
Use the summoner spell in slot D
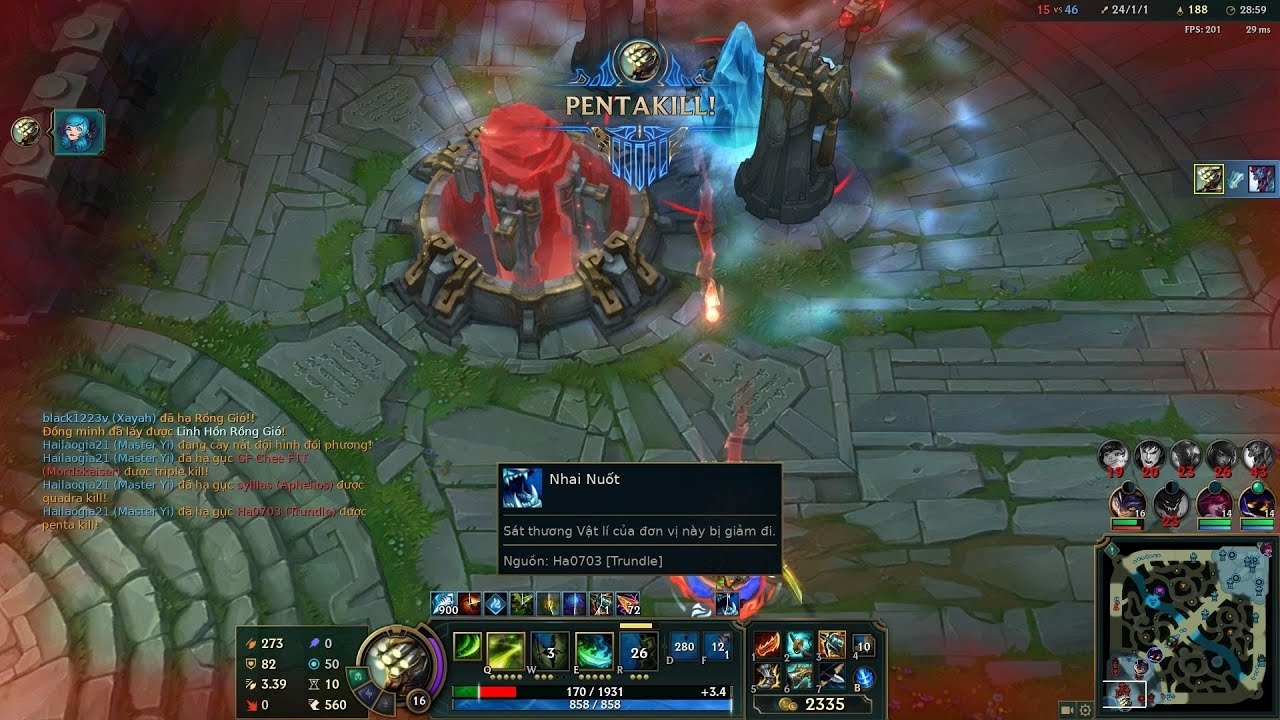[684, 646]
